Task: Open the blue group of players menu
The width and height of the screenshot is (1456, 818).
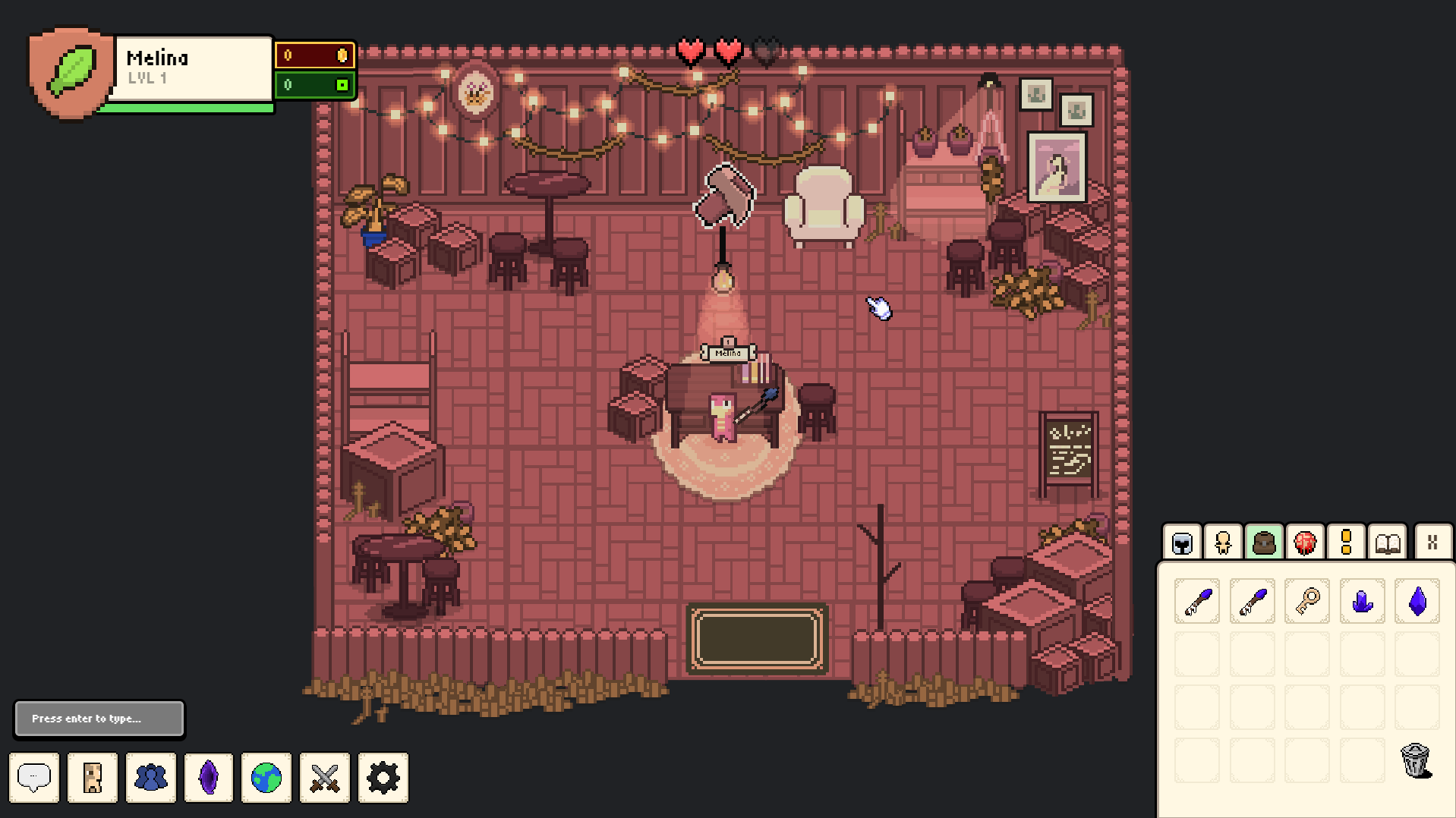Action: tap(150, 777)
